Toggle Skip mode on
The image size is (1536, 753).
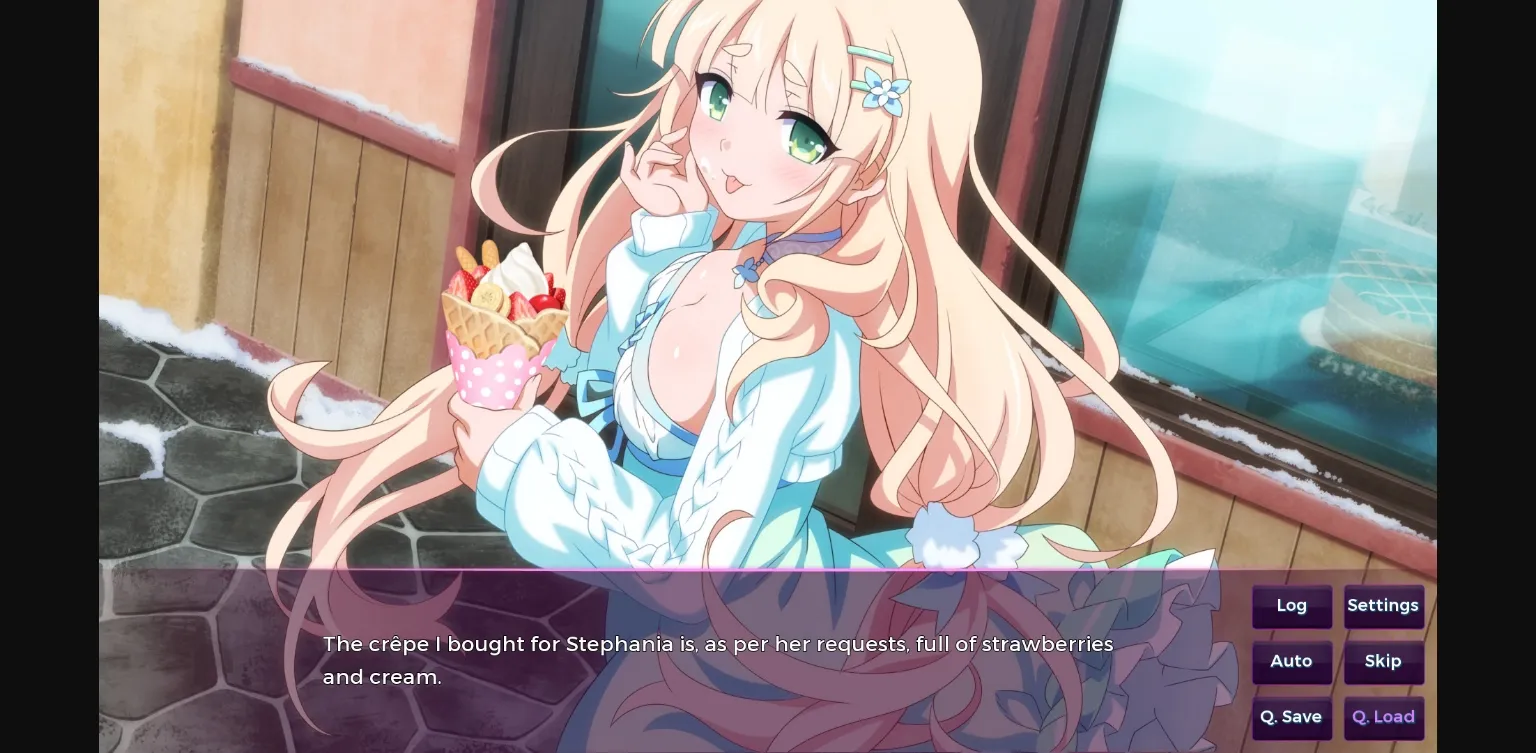(1384, 662)
